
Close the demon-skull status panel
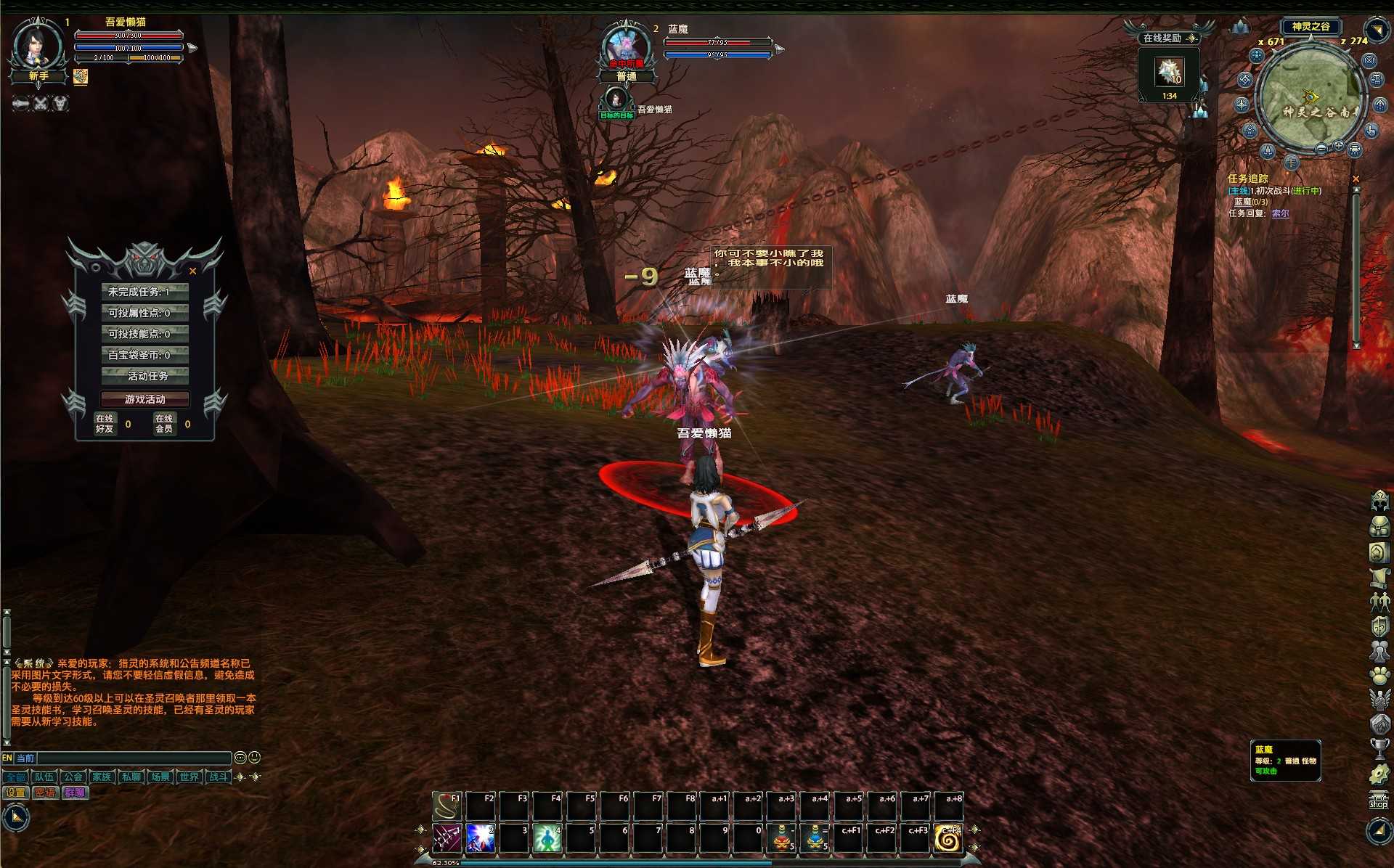click(192, 271)
